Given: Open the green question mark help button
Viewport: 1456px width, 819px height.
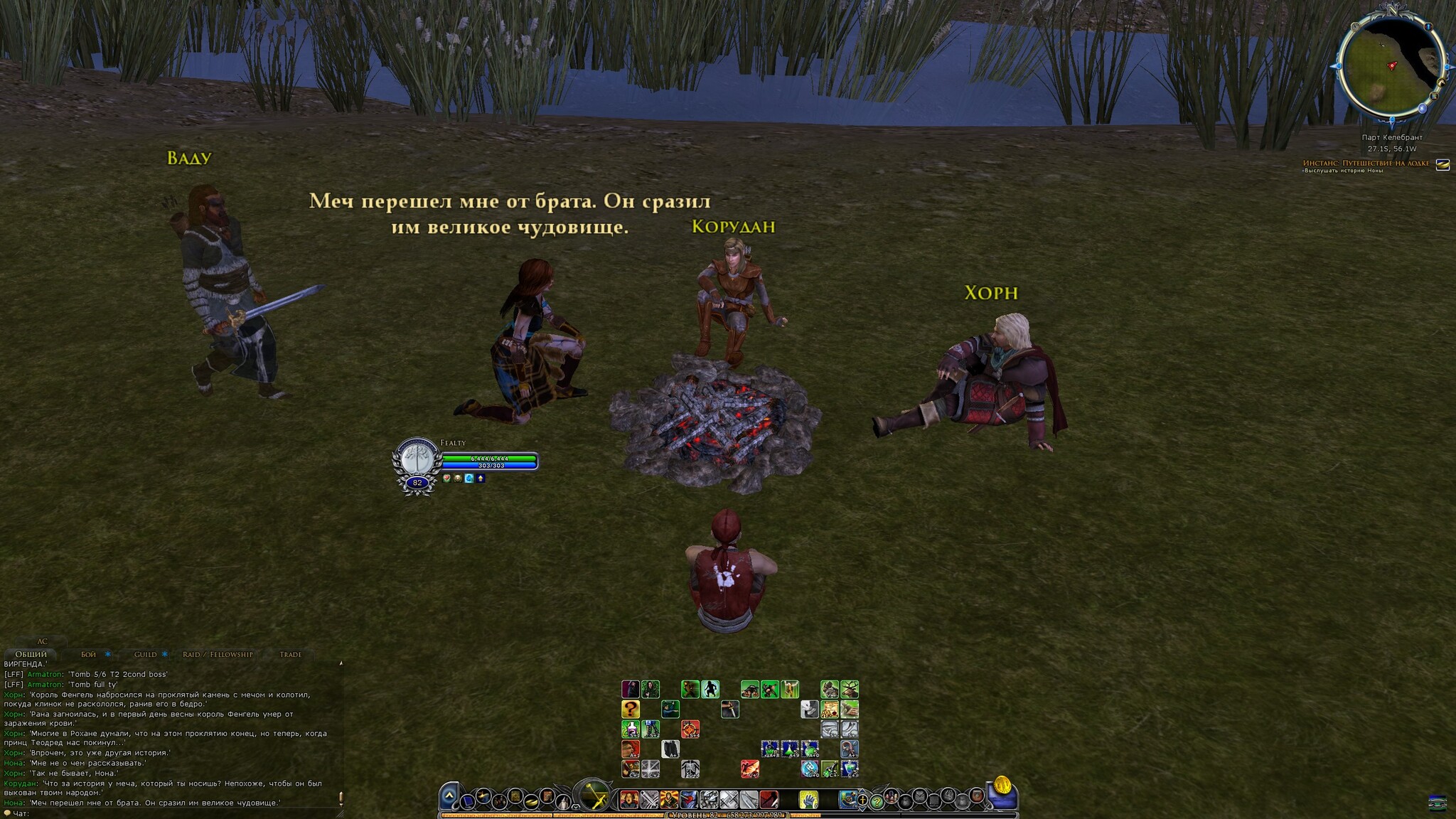Looking at the screenshot, I should coord(877,802).
